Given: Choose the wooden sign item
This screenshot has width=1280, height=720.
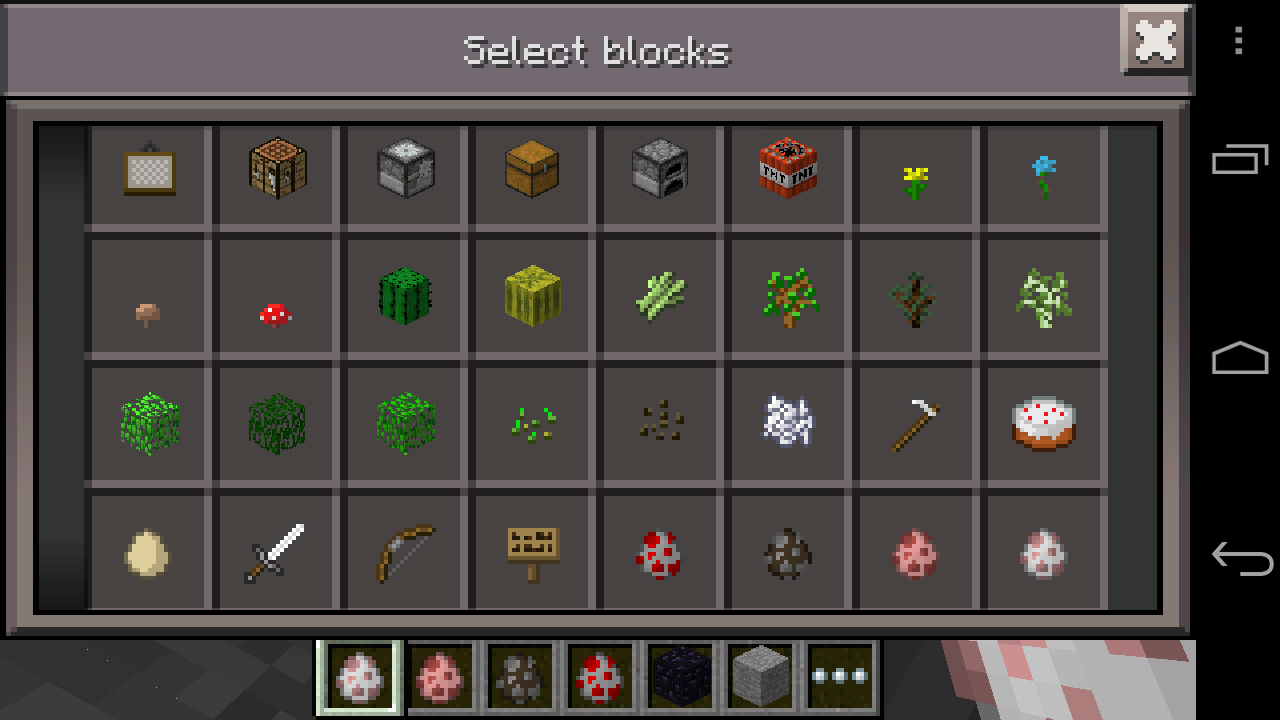Looking at the screenshot, I should pyautogui.click(x=532, y=548).
